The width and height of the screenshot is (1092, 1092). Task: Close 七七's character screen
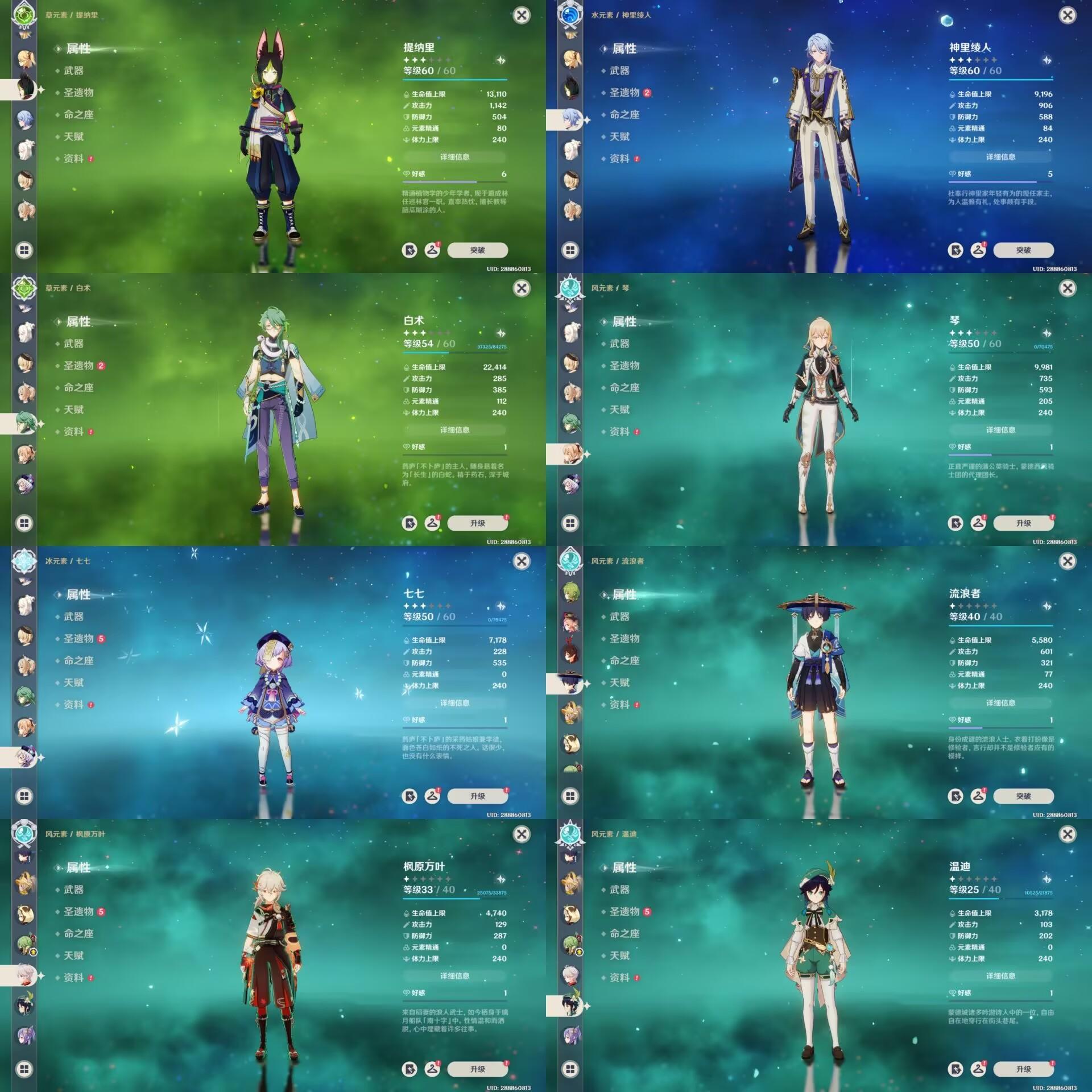[x=522, y=561]
